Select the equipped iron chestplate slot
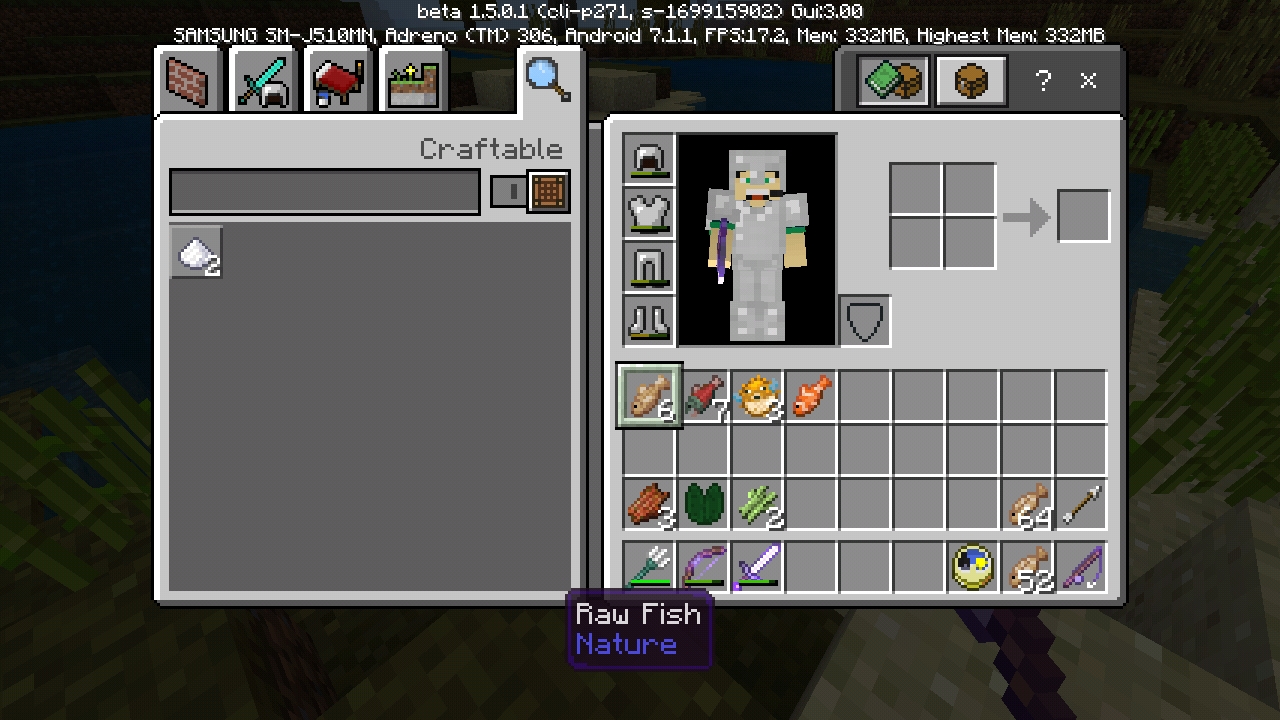The image size is (1280, 720). [649, 214]
